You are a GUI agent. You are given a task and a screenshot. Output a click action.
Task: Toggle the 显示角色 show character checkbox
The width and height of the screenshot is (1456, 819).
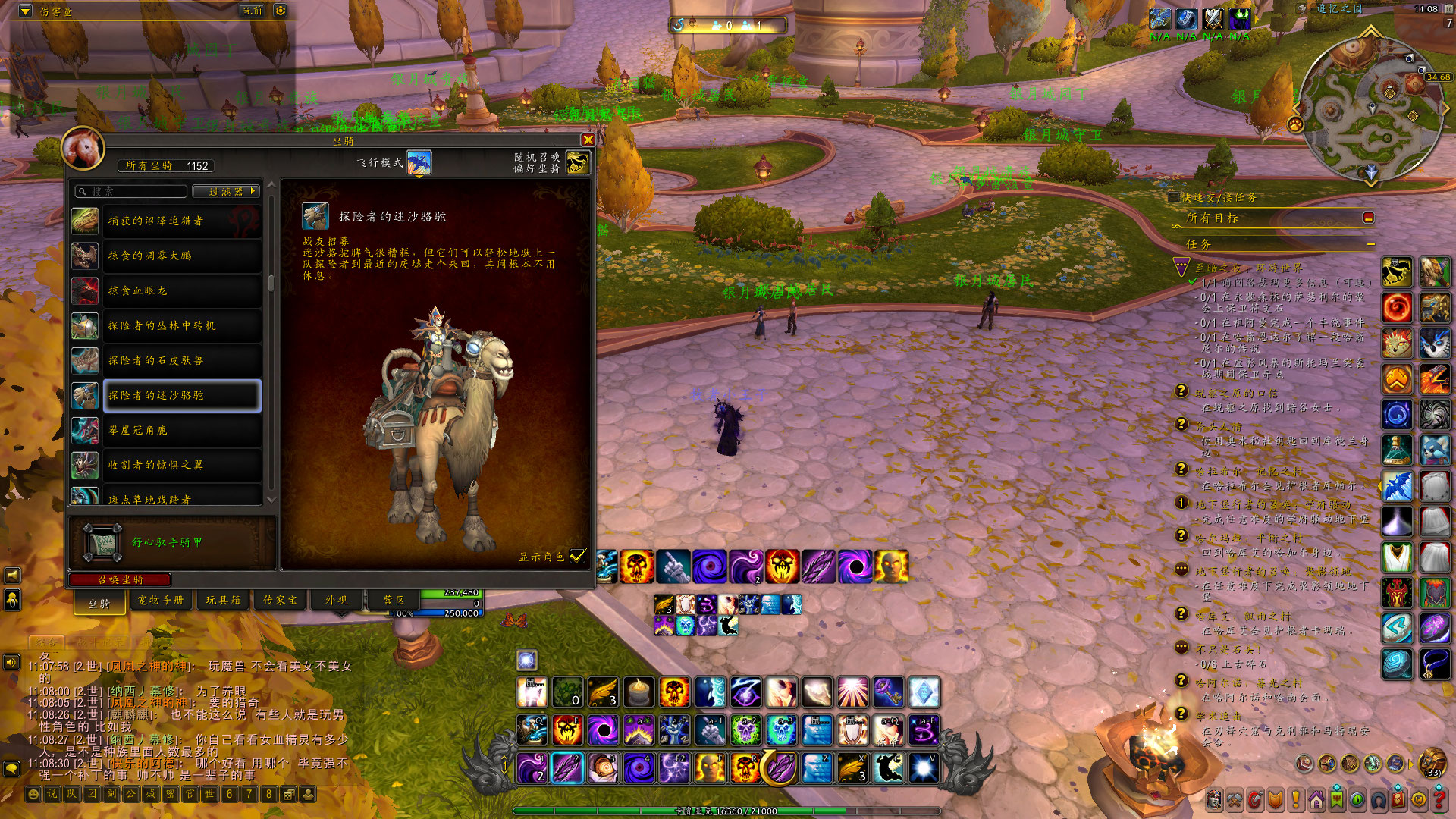[x=578, y=556]
